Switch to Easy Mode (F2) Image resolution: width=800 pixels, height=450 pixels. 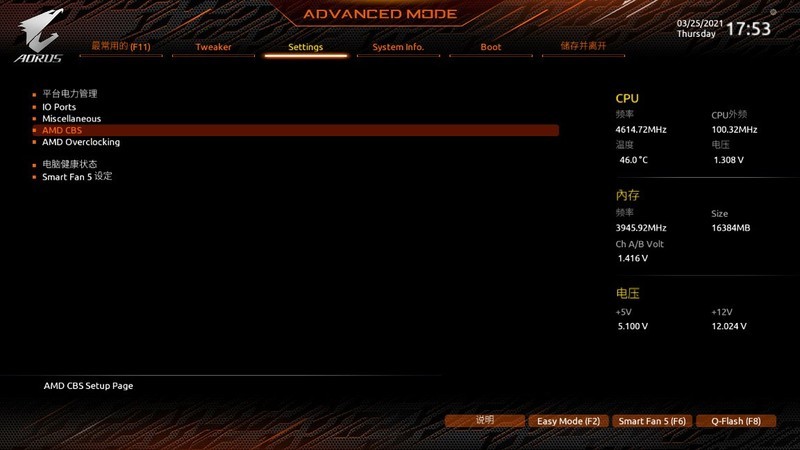[x=568, y=422]
